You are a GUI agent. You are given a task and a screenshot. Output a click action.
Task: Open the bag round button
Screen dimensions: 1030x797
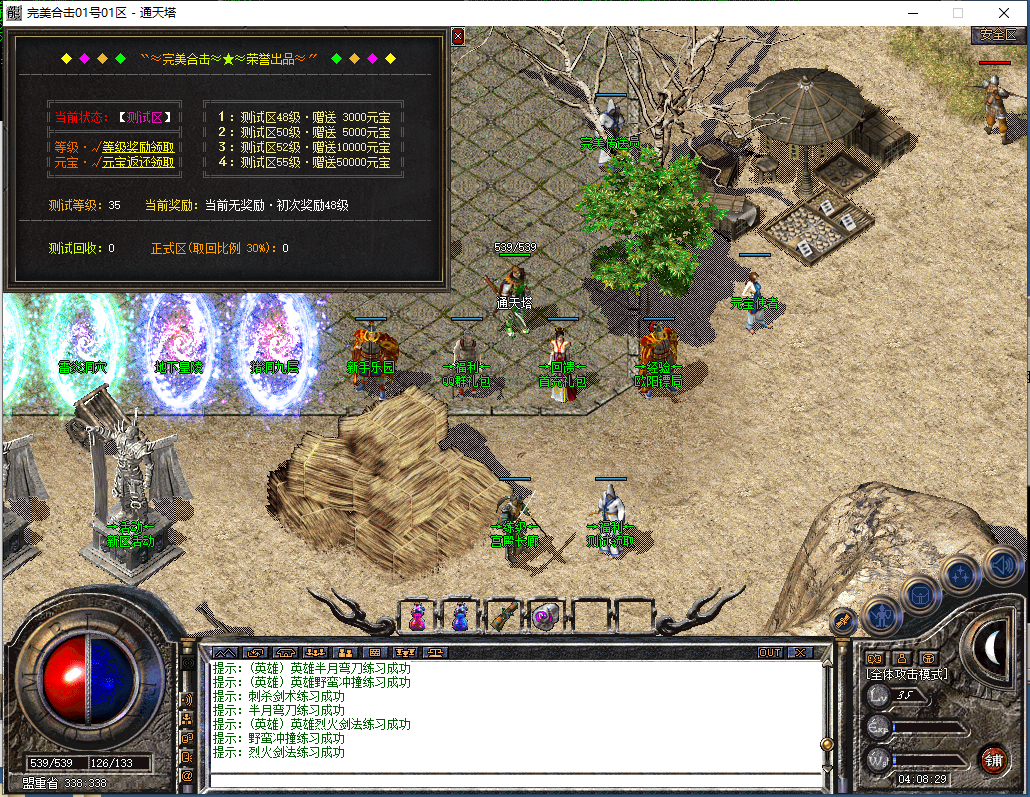coord(922,595)
